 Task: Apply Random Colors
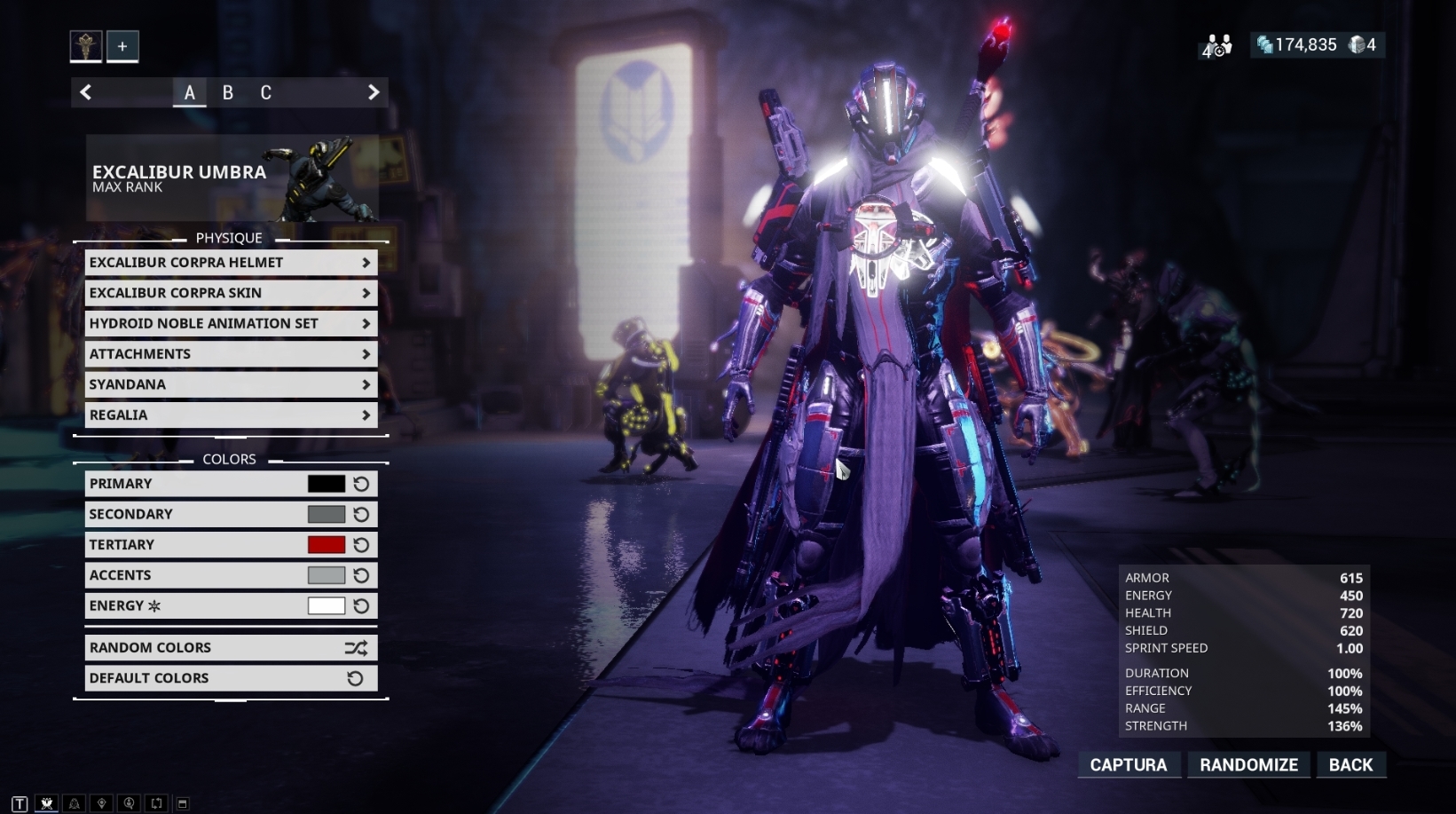[x=231, y=648]
